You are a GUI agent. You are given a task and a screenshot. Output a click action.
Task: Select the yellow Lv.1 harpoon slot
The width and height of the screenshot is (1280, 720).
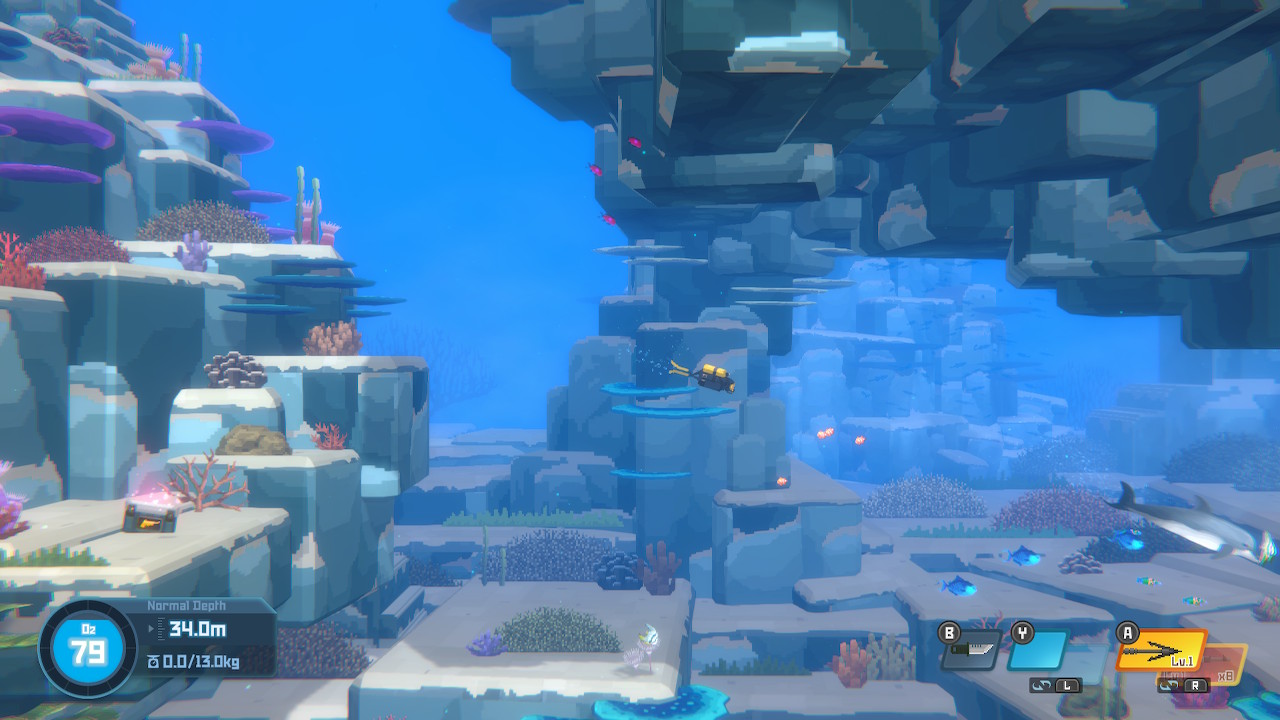(1163, 651)
